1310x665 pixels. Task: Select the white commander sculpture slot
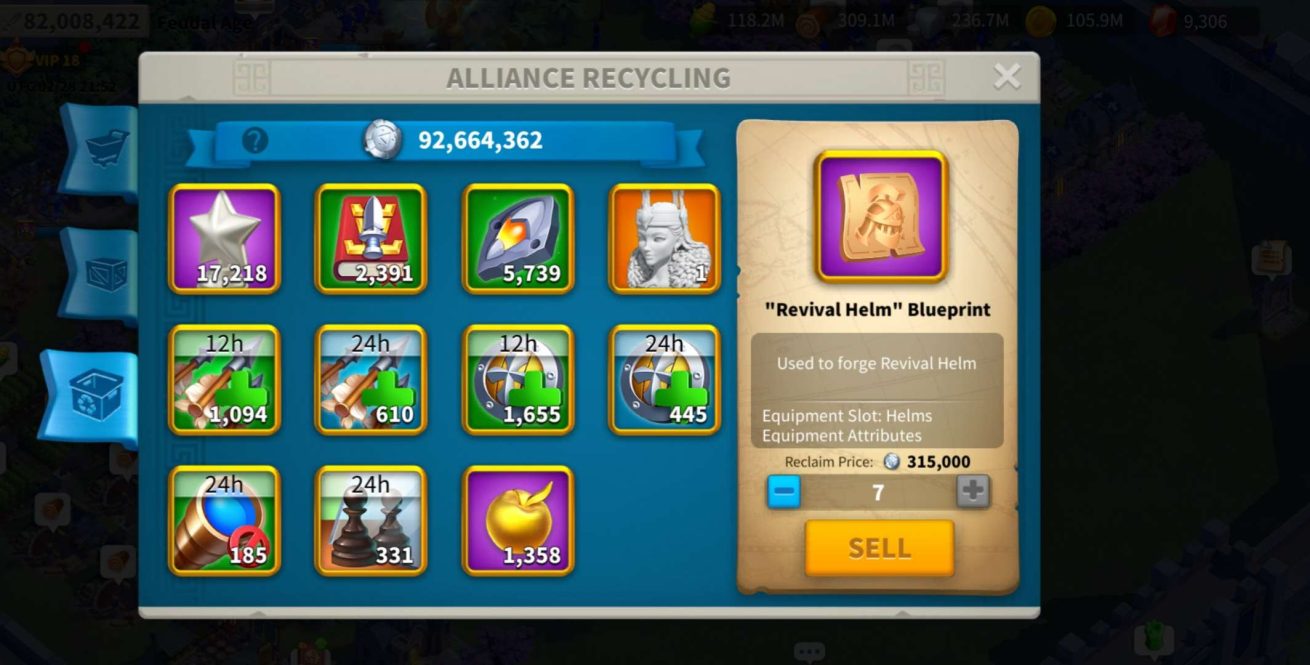[x=664, y=238]
